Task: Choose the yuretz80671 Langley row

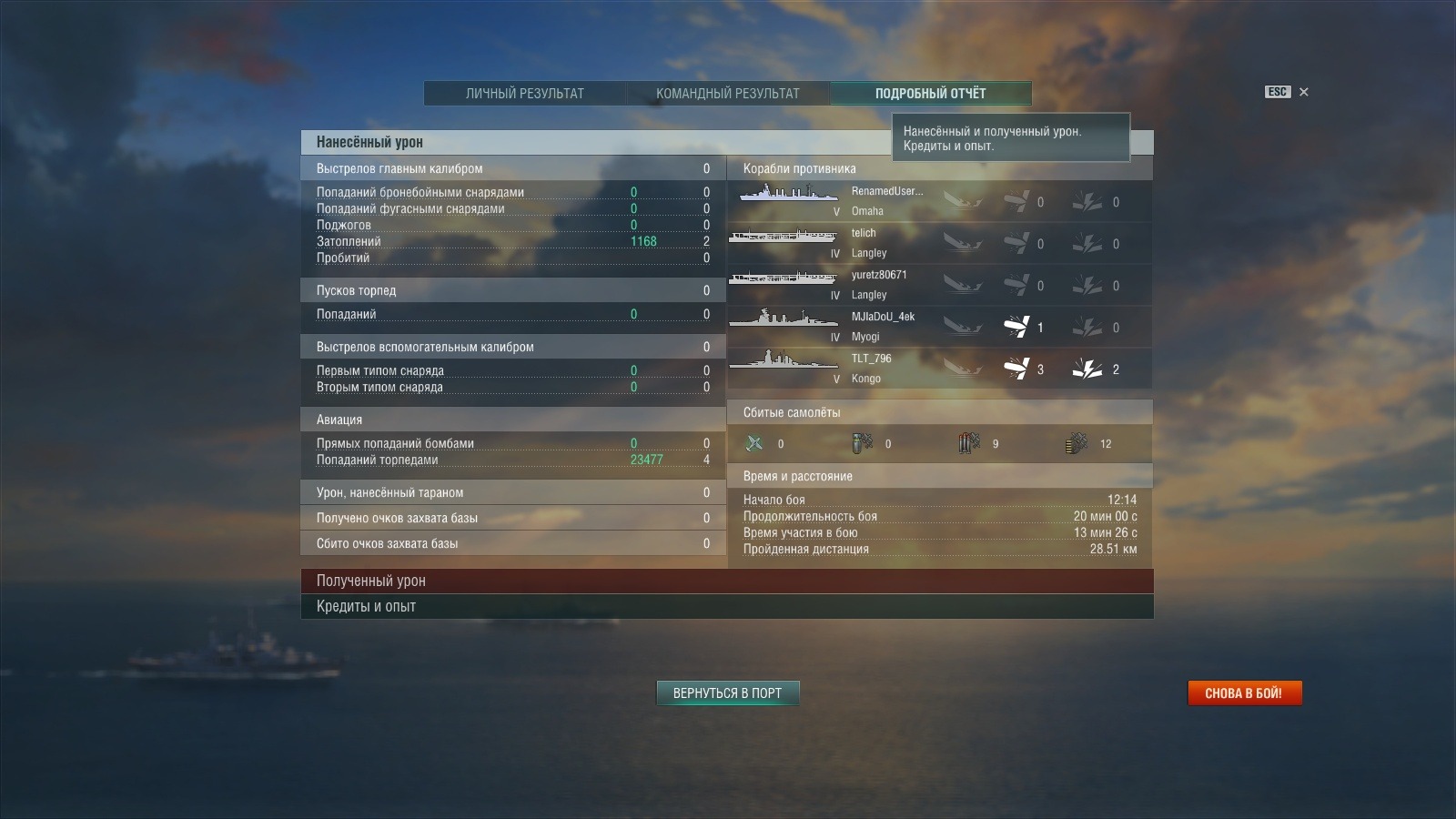Action: point(939,285)
